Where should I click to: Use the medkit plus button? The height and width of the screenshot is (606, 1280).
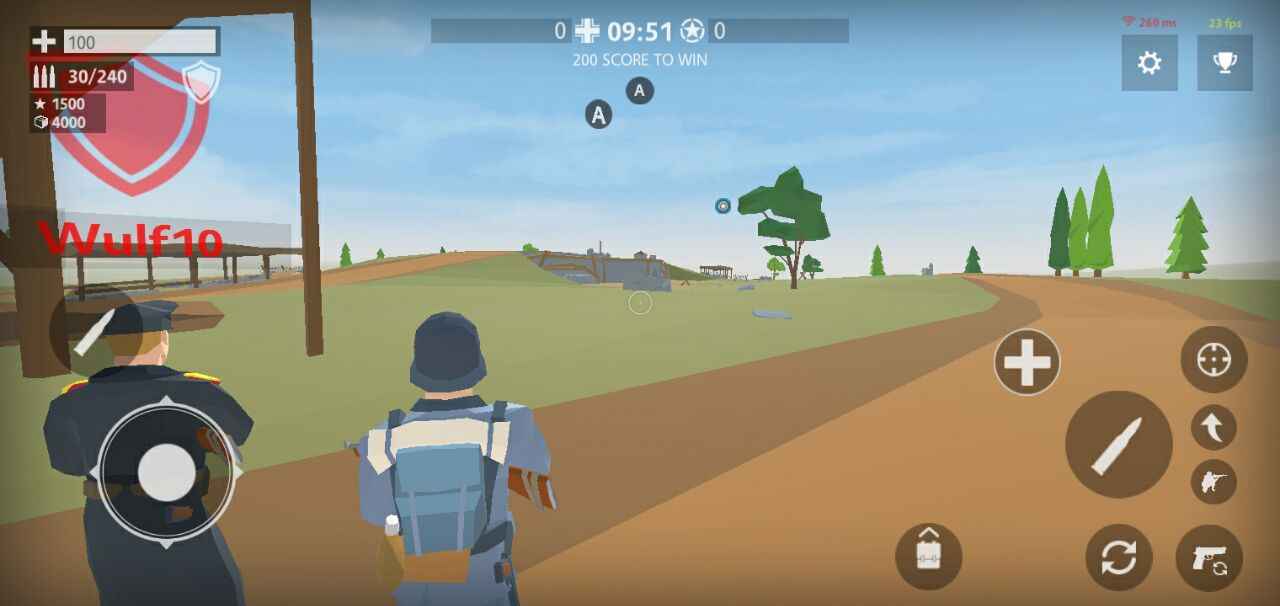[x=1027, y=362]
